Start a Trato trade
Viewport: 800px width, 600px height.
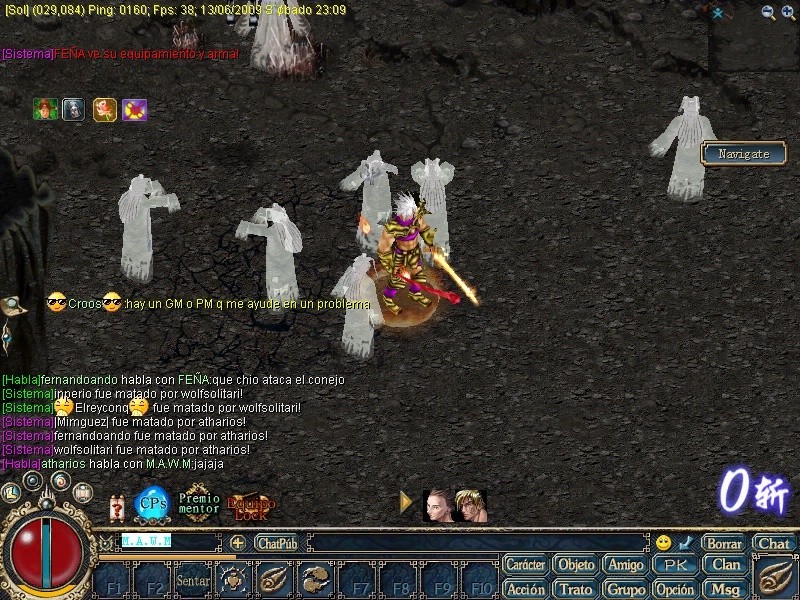coord(575,589)
